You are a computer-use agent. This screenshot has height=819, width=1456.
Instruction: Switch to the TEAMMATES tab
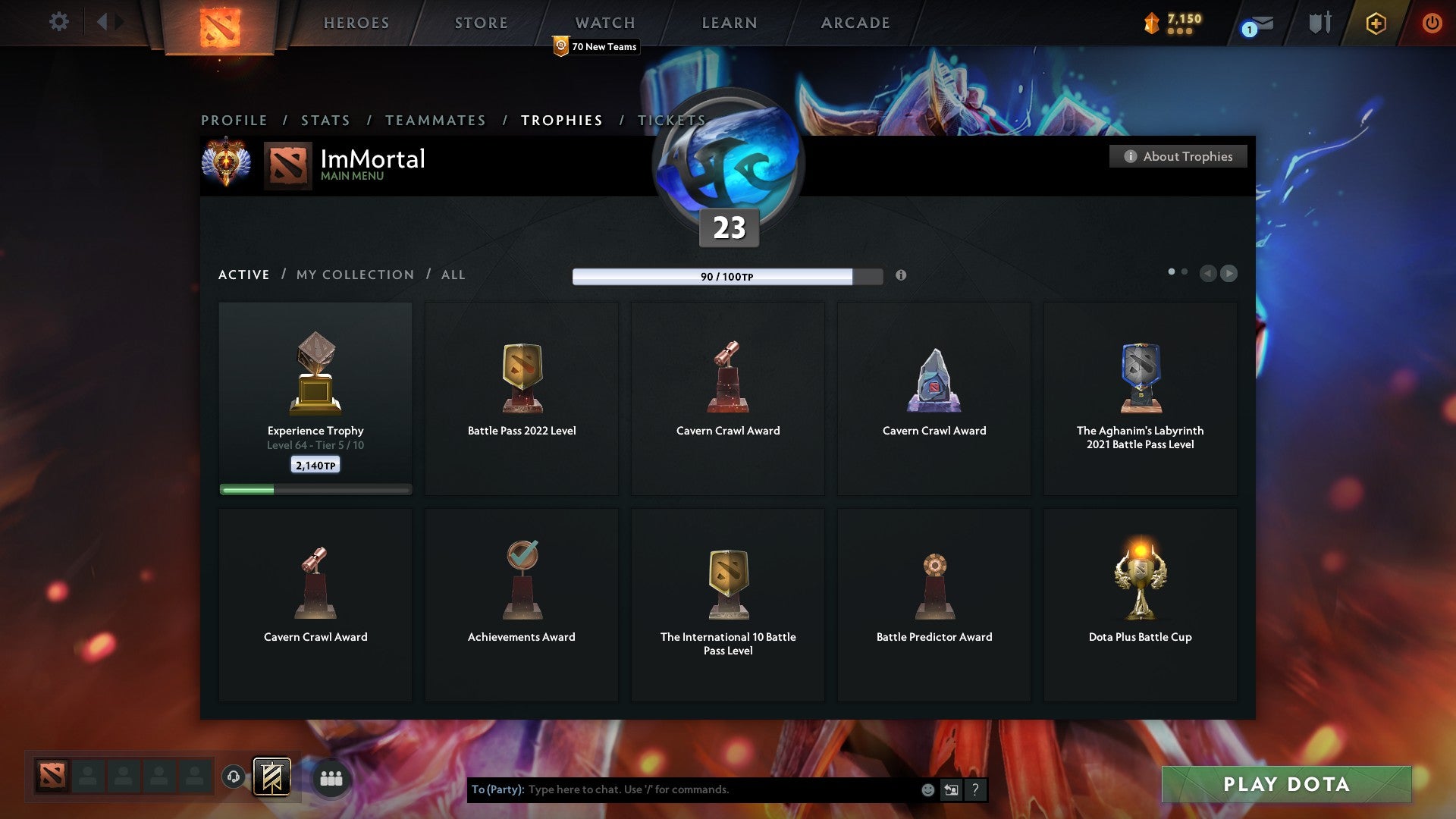(436, 120)
